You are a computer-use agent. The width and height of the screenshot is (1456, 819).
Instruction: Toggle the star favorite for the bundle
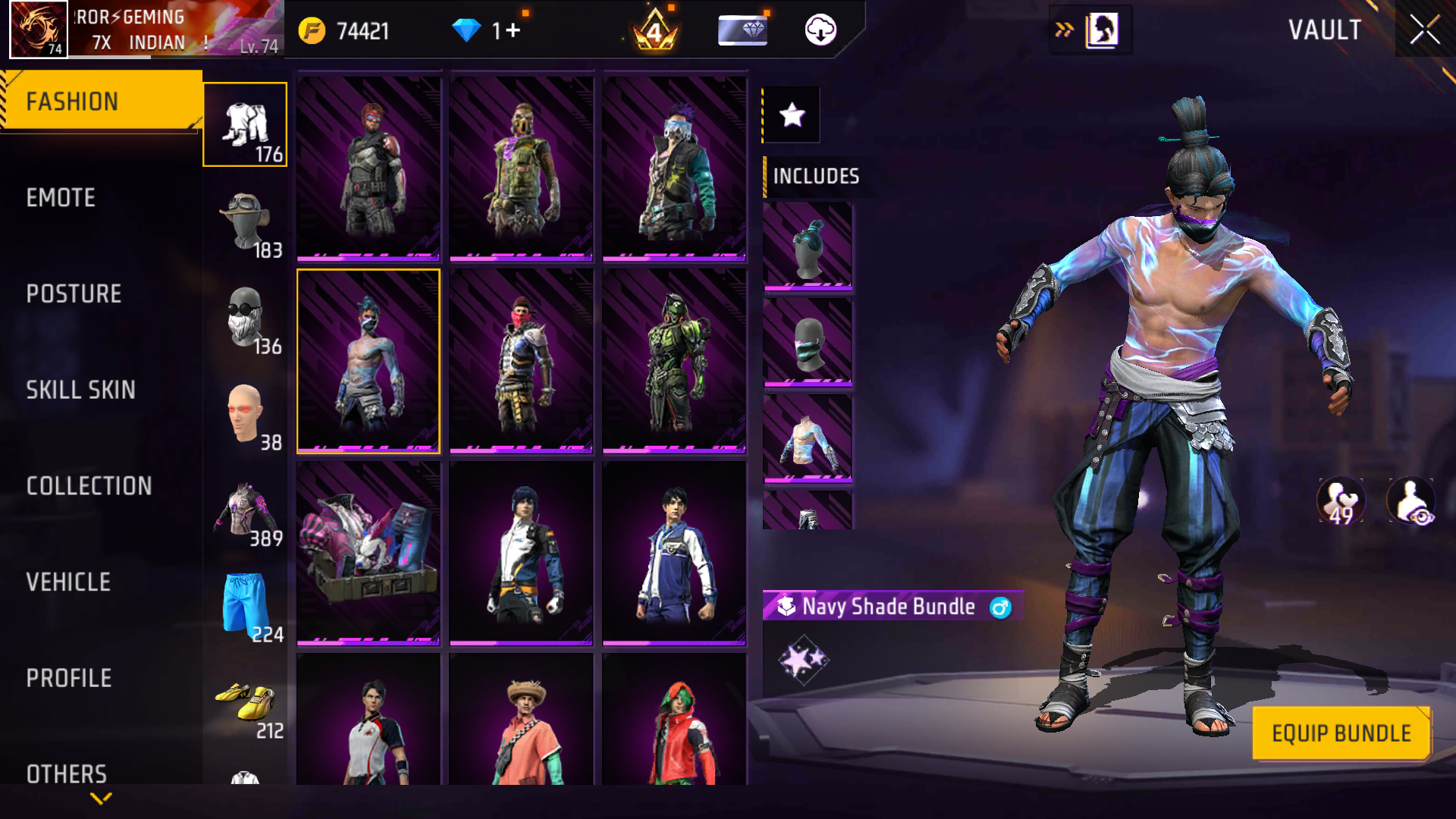[x=791, y=115]
